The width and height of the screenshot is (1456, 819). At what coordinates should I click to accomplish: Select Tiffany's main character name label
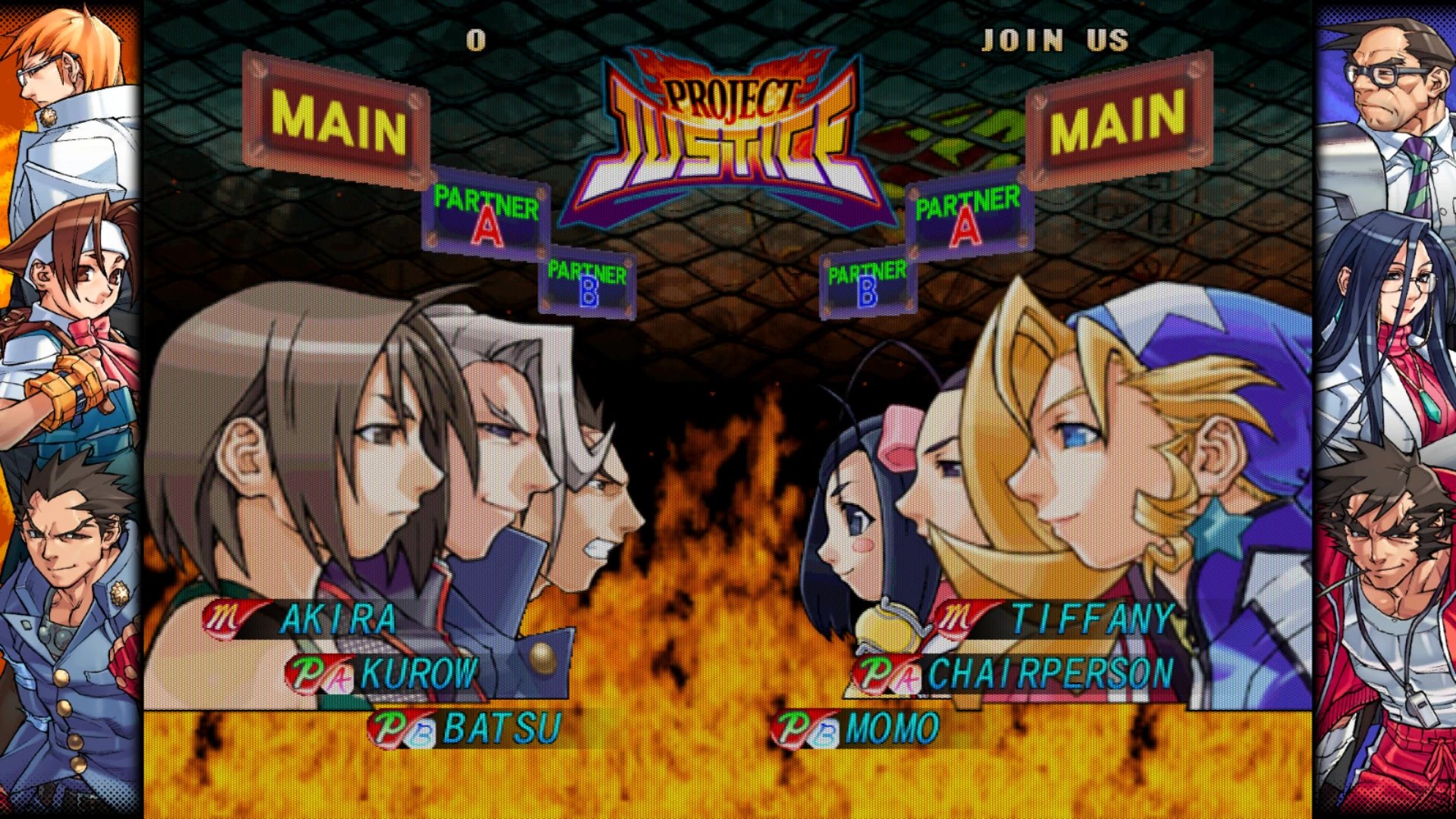point(1093,620)
